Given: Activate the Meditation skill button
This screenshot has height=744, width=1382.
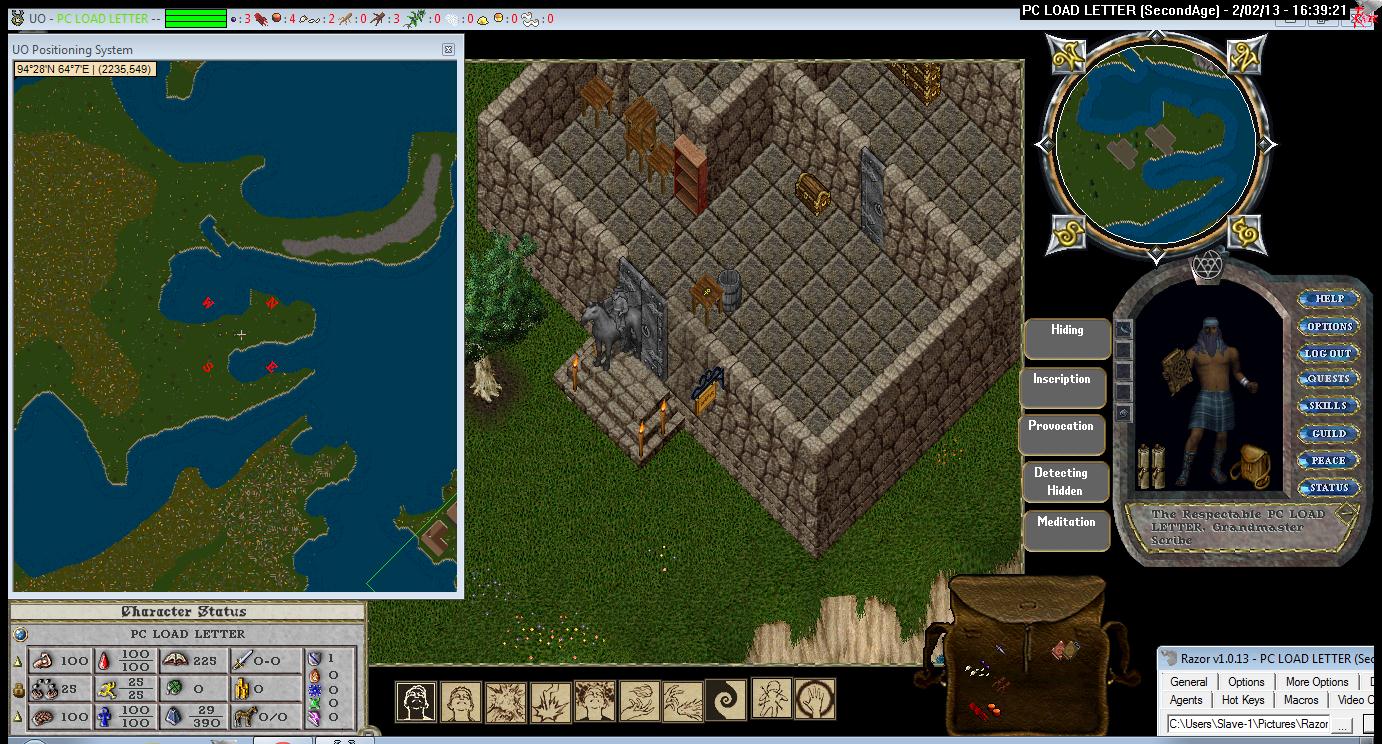Looking at the screenshot, I should [1066, 530].
